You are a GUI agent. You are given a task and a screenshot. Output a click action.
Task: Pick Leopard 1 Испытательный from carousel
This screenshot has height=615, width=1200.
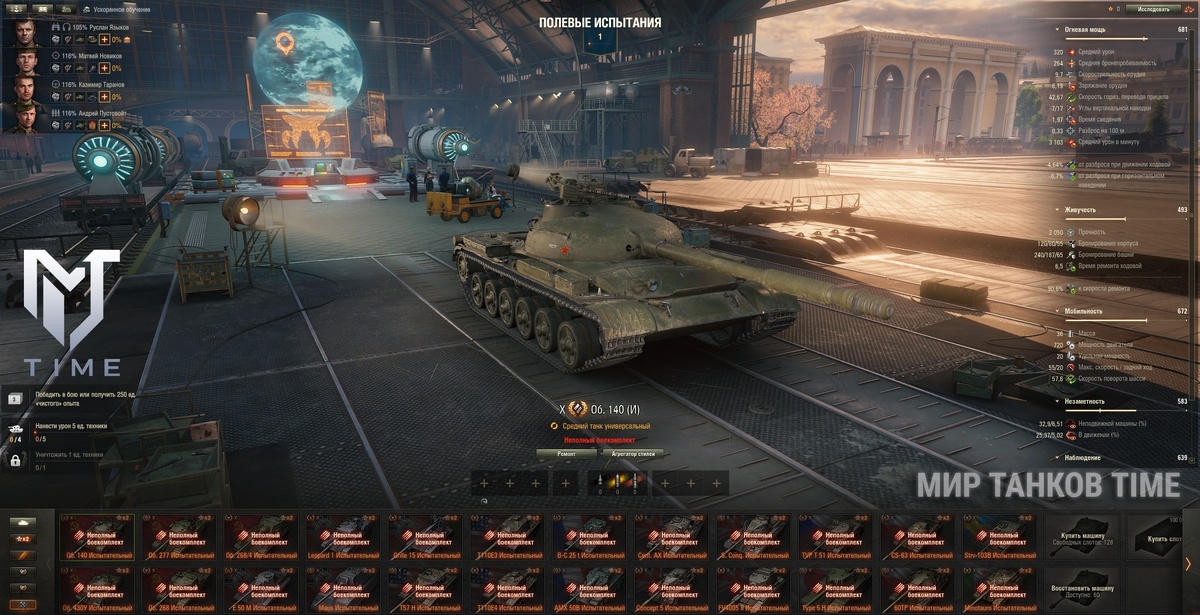(343, 538)
